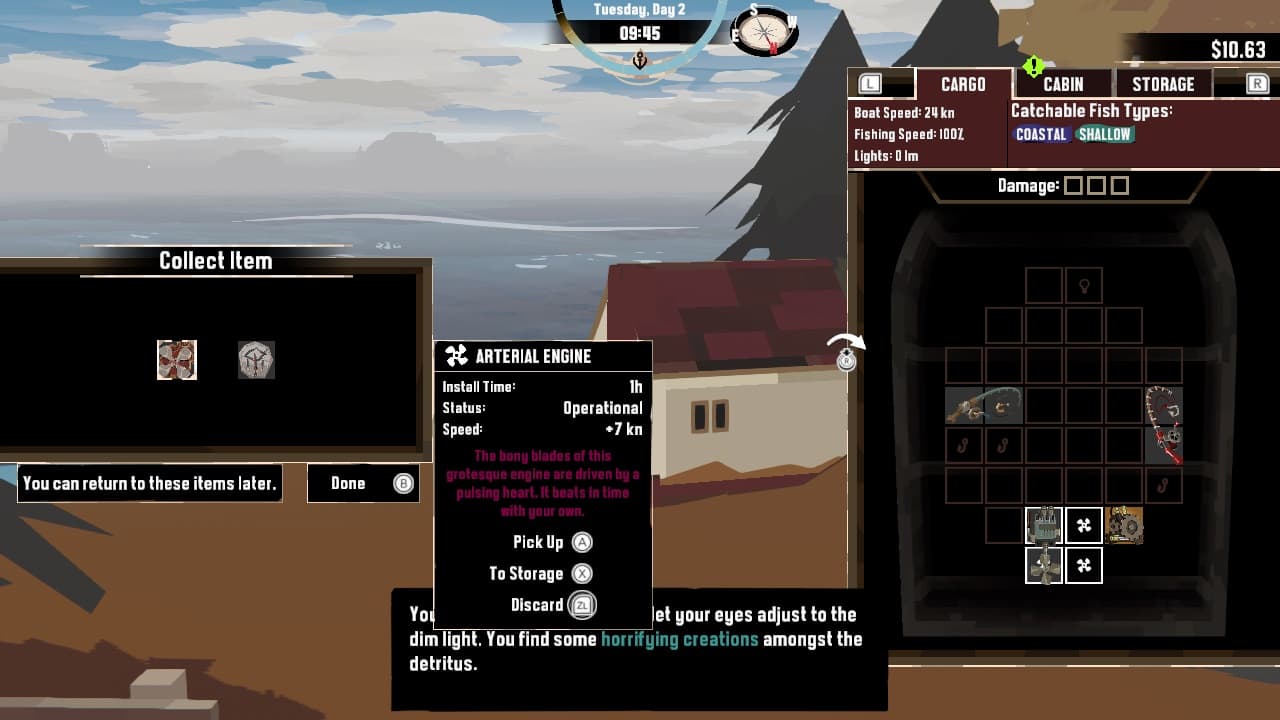Click the first Damage indicator box

[x=1075, y=184]
